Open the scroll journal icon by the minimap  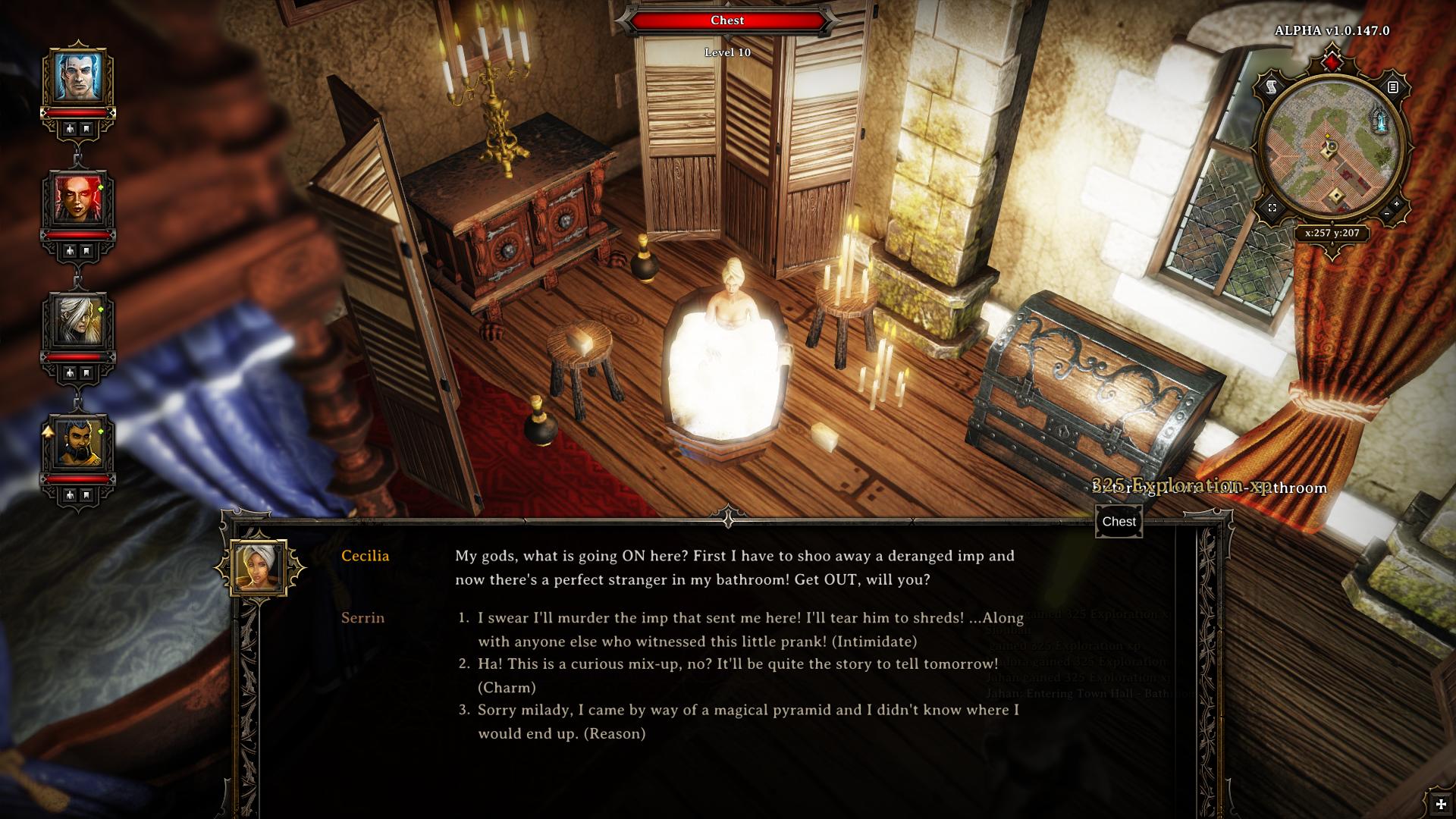[1272, 88]
